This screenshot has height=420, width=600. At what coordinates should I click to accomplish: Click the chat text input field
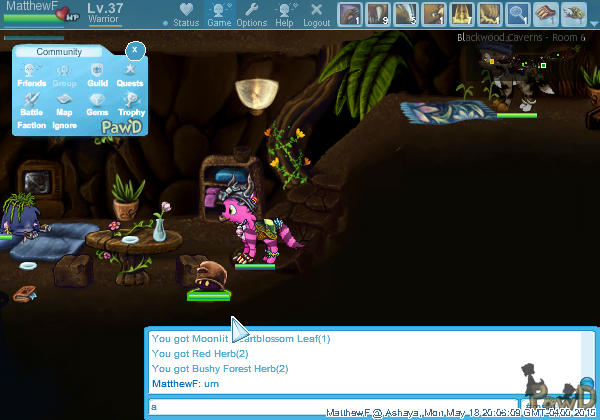coord(330,406)
